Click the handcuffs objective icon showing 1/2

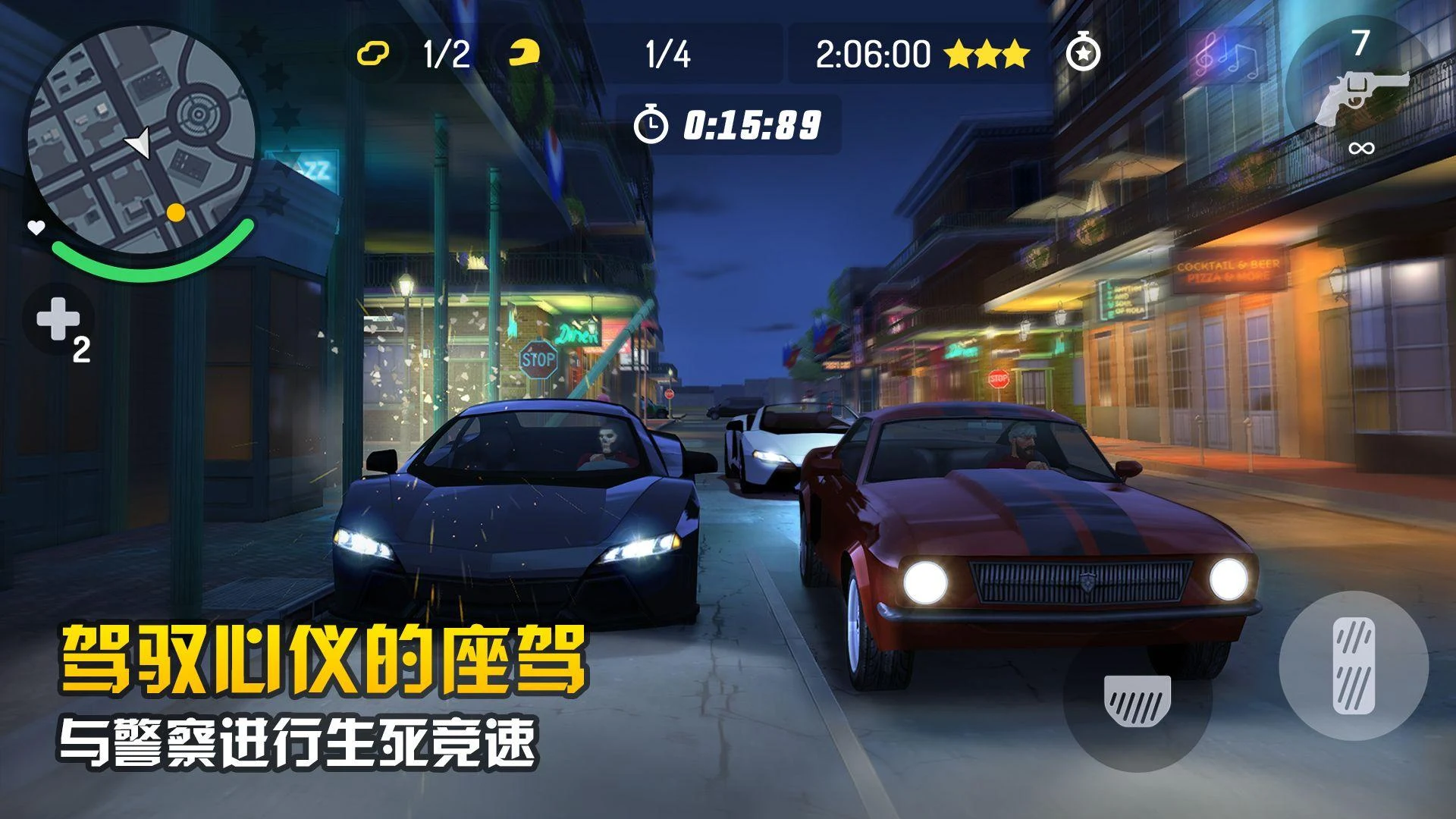[x=372, y=53]
